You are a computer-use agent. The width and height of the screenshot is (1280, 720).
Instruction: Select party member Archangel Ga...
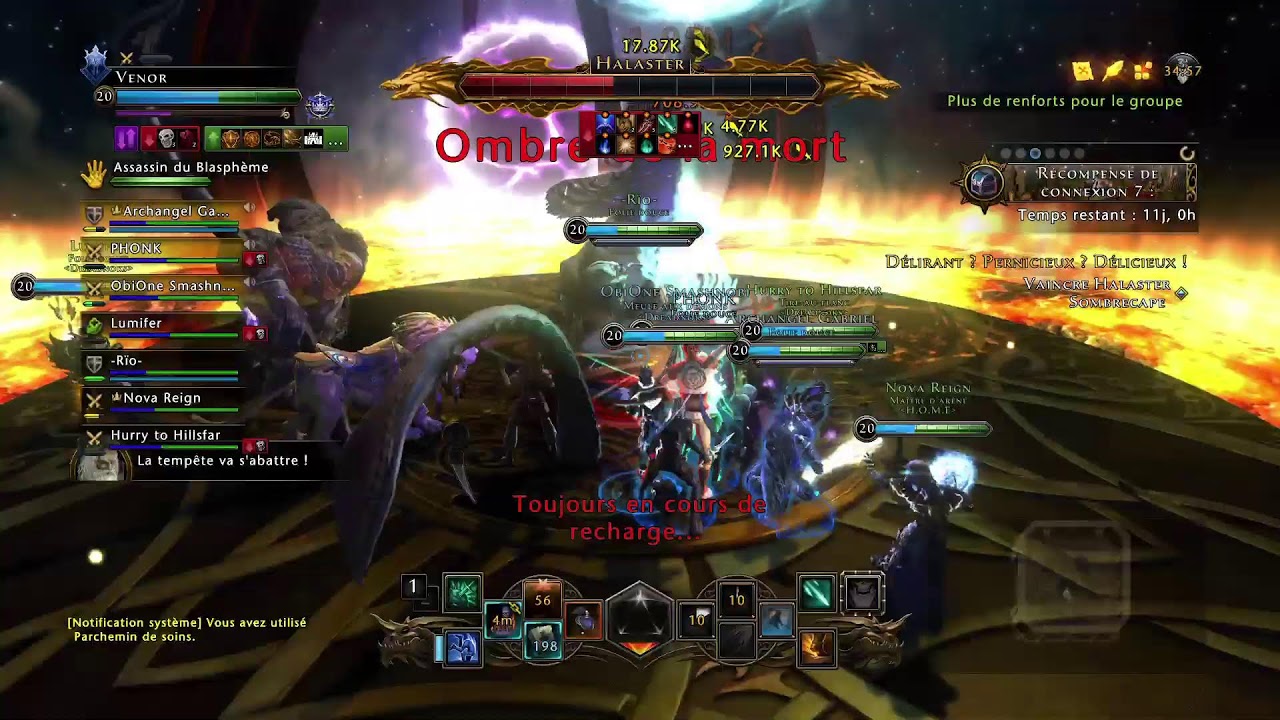(x=175, y=212)
